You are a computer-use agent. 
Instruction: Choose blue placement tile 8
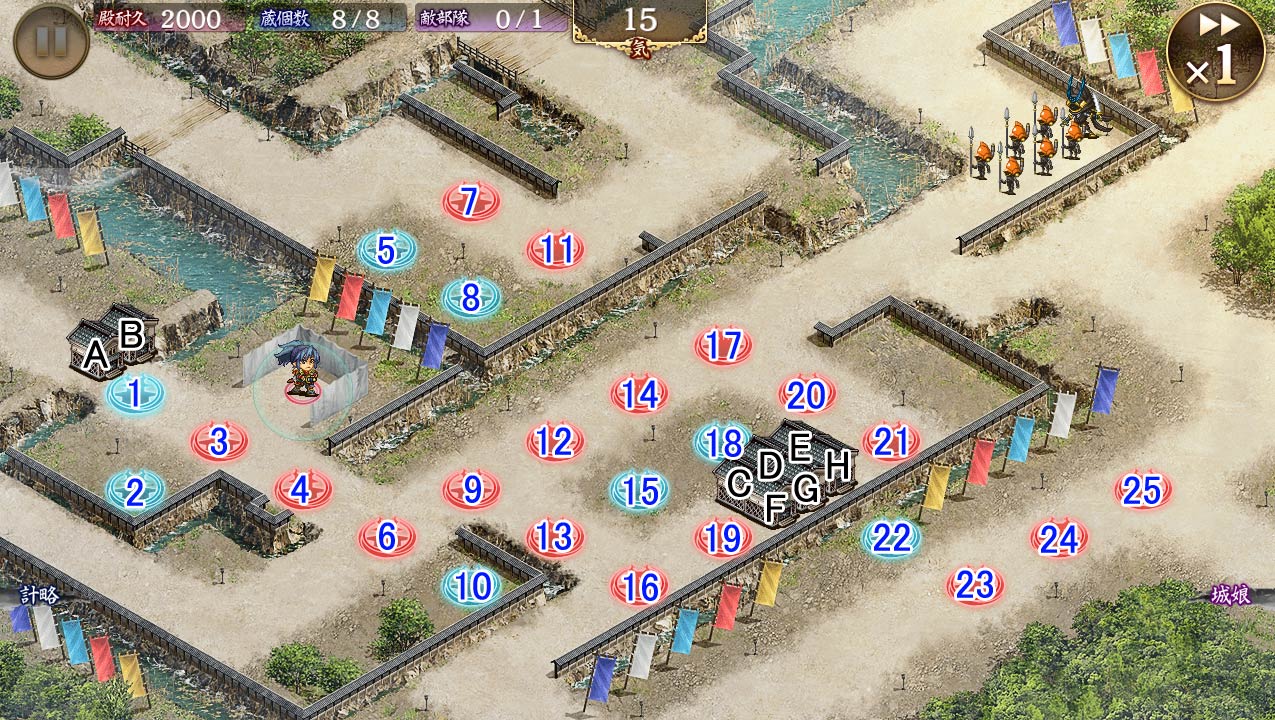click(x=470, y=297)
